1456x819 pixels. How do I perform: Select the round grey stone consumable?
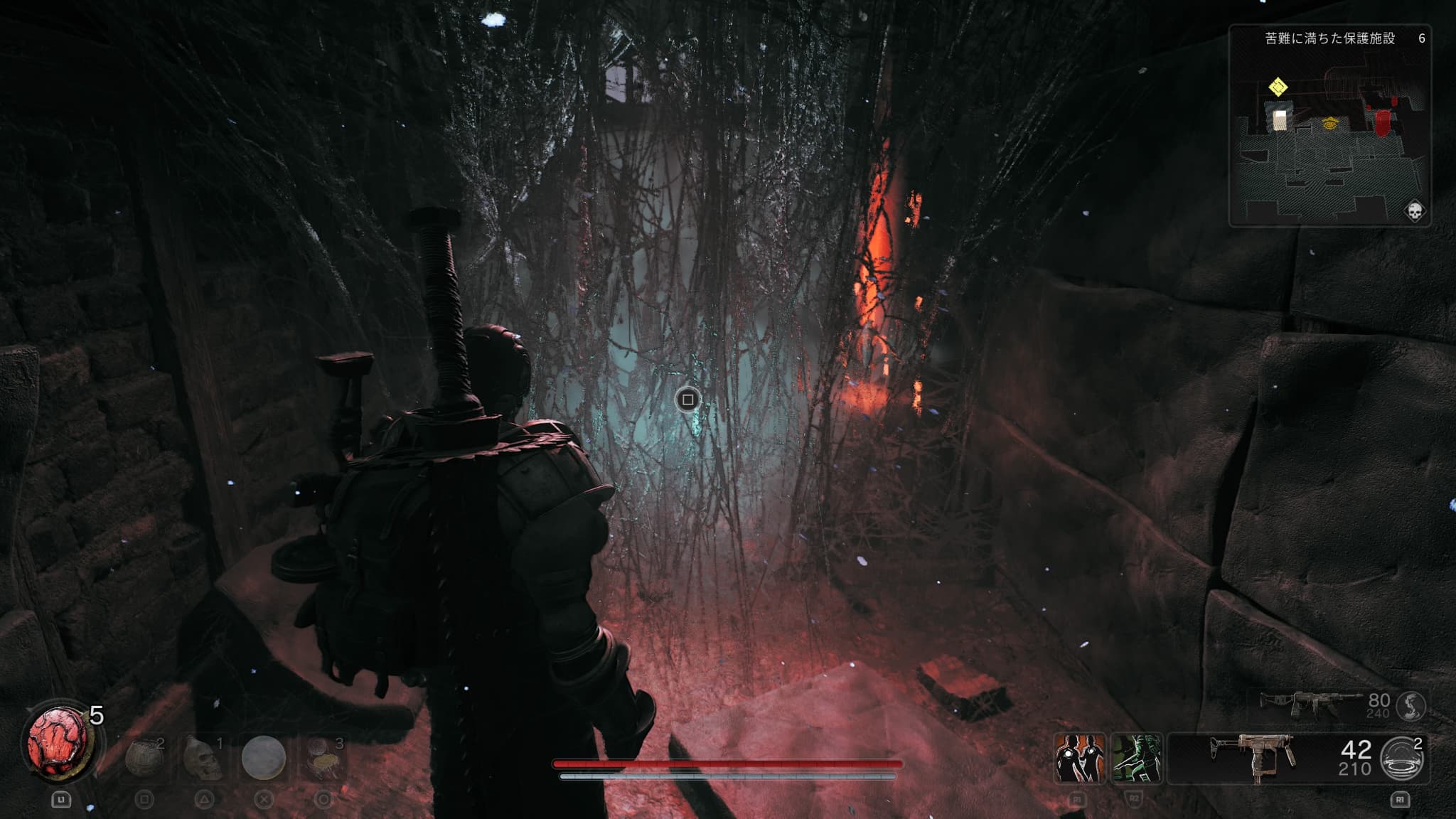(263, 758)
